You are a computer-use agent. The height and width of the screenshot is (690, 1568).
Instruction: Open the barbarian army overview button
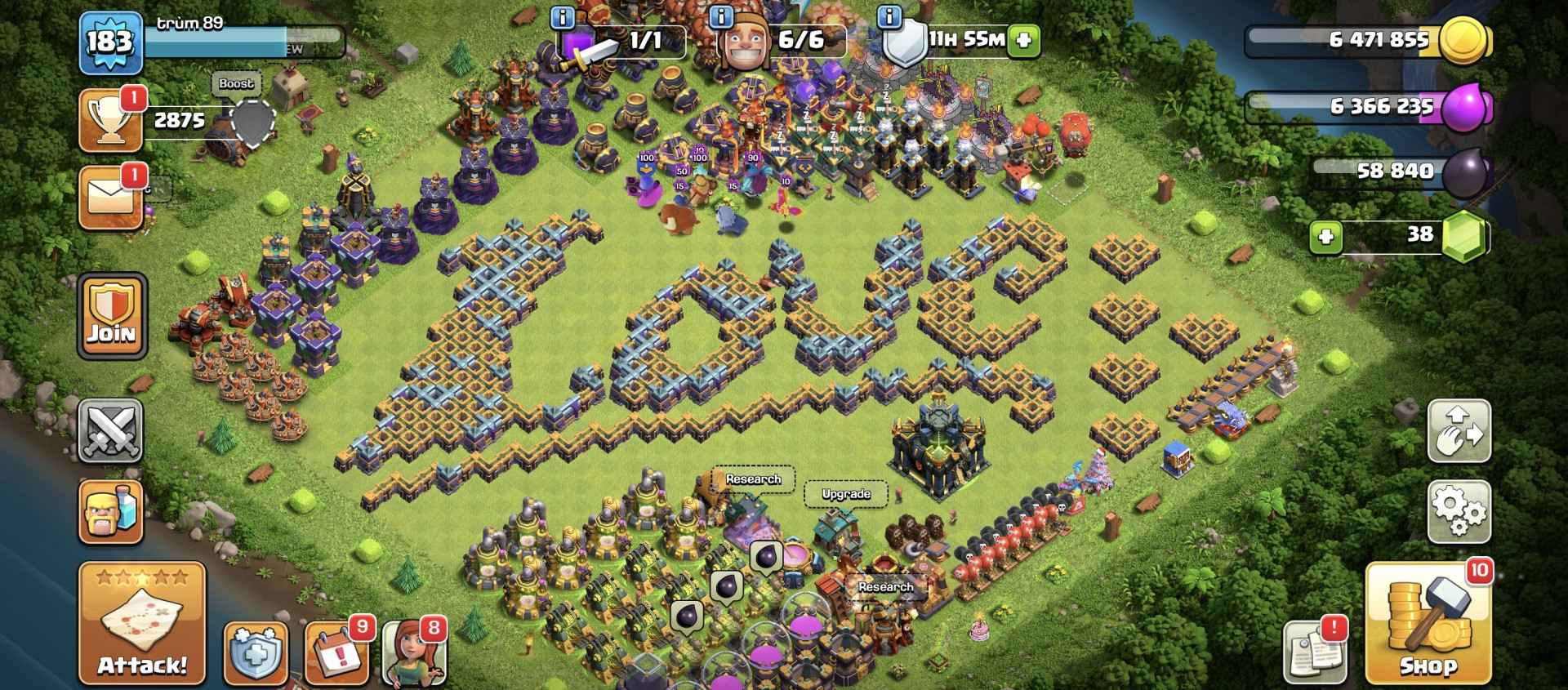pos(111,511)
